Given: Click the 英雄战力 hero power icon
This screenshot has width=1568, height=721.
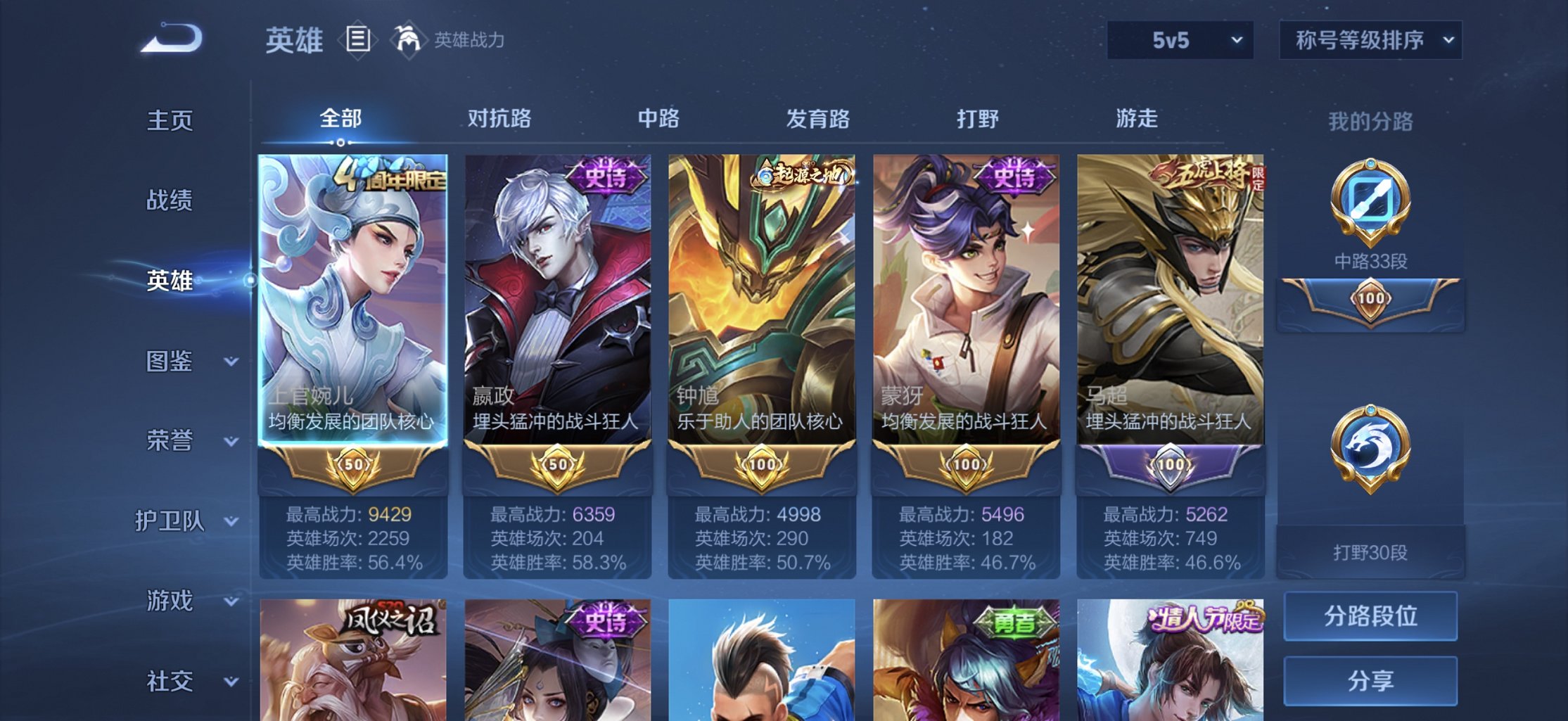Looking at the screenshot, I should tap(409, 40).
